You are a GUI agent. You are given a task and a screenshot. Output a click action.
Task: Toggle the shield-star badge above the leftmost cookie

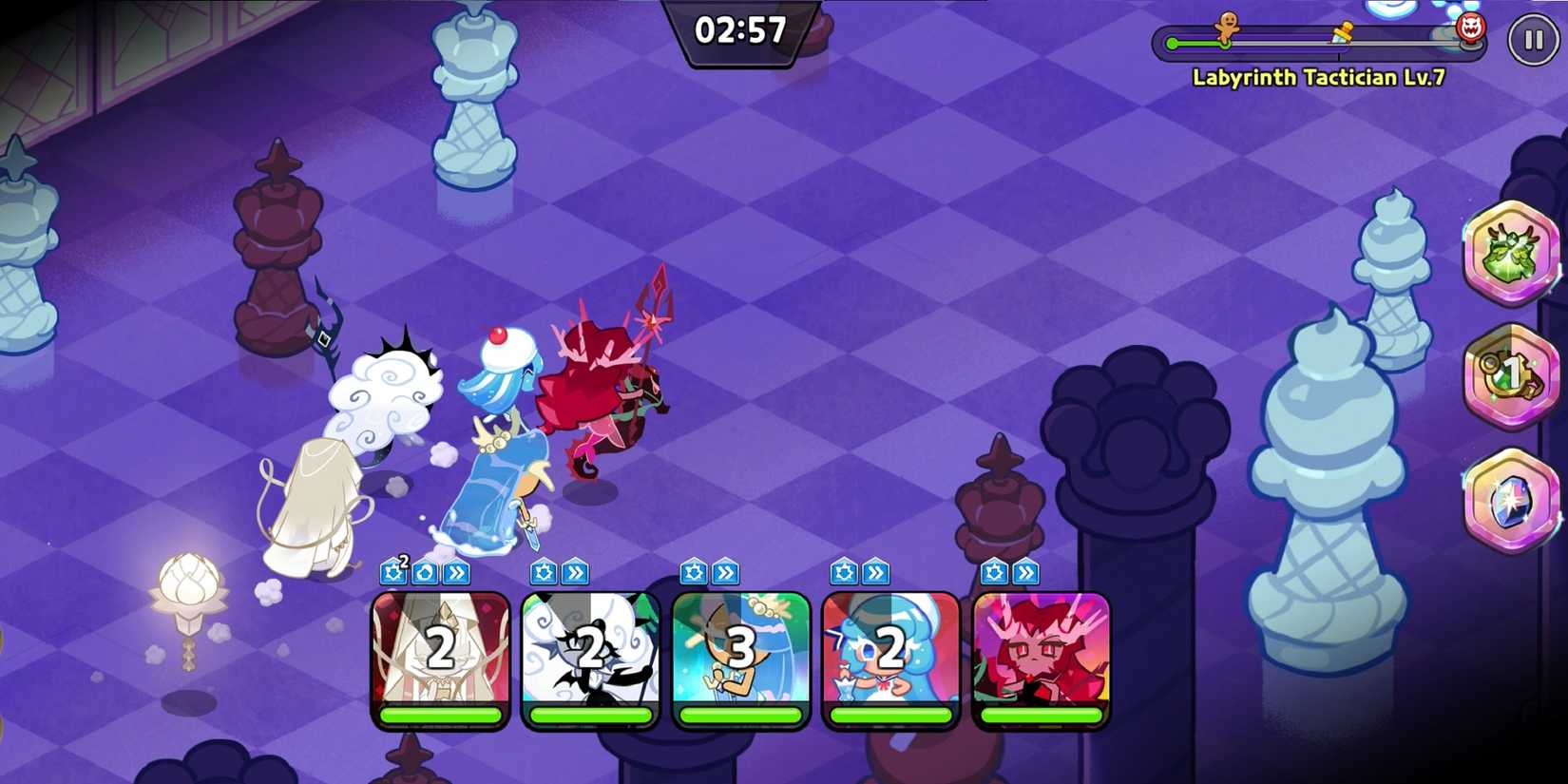(x=392, y=572)
